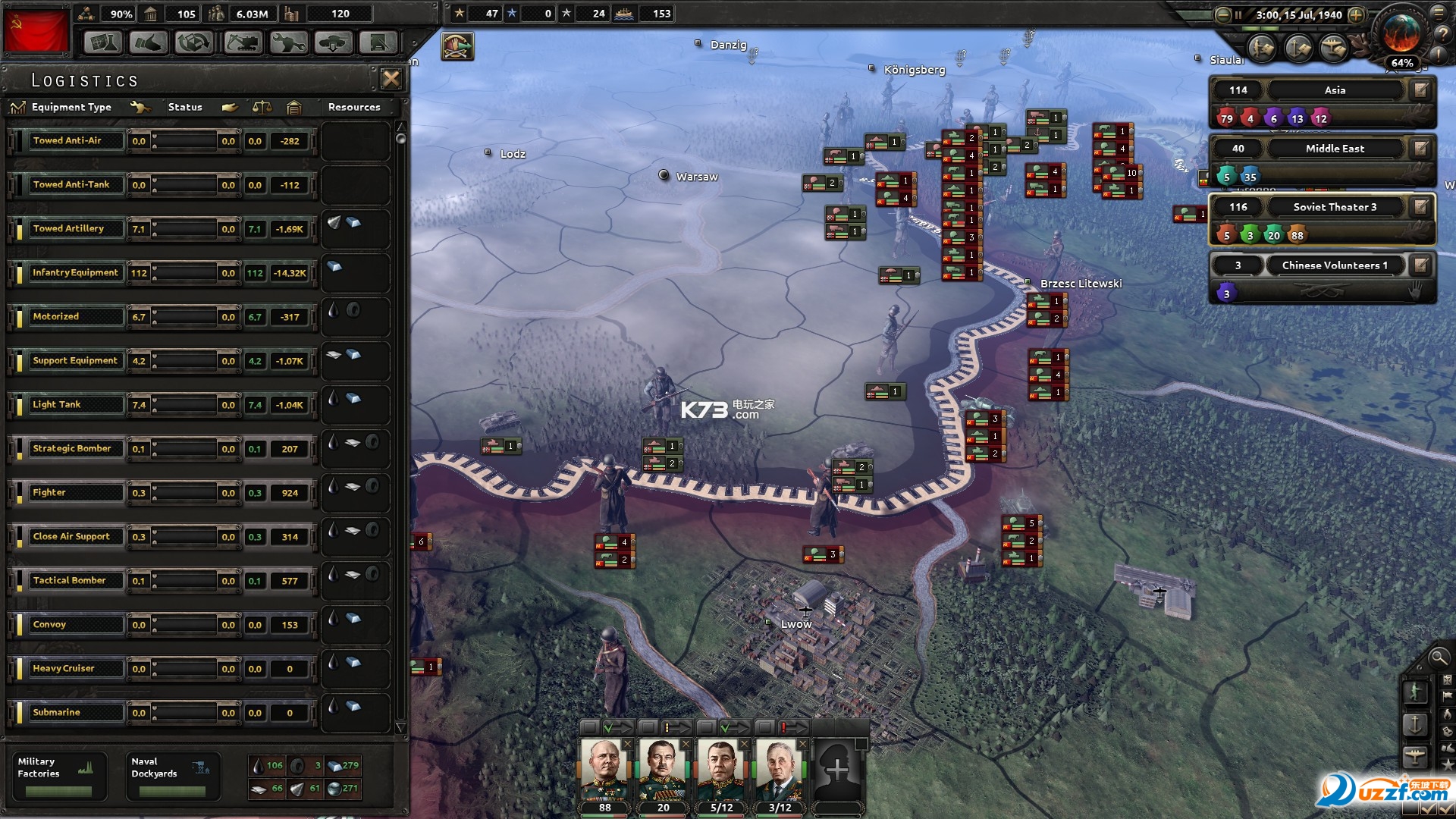
Task: Open the Soviet flag politics view
Action: click(36, 31)
